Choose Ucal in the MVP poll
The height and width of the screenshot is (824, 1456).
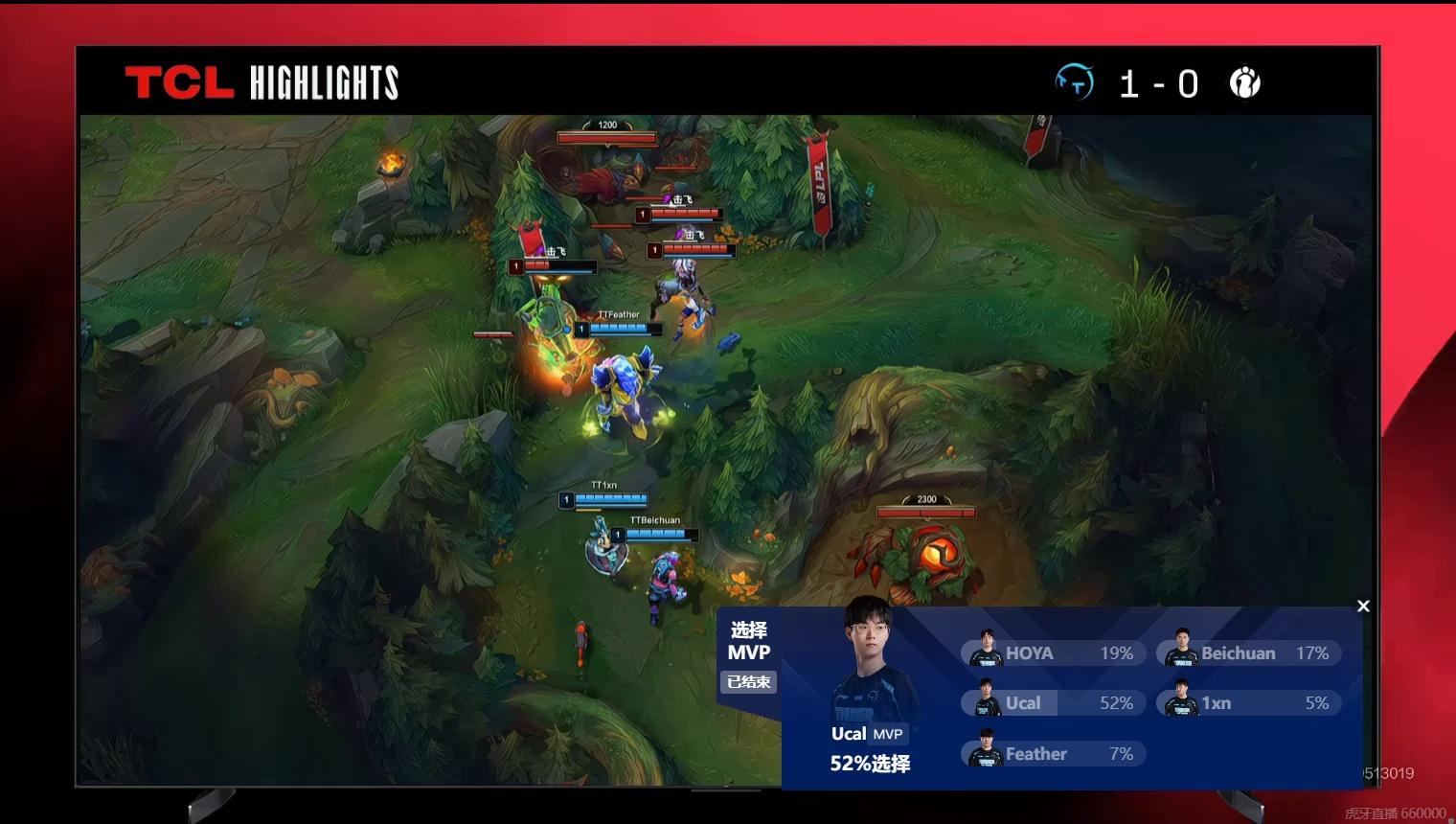click(1053, 703)
